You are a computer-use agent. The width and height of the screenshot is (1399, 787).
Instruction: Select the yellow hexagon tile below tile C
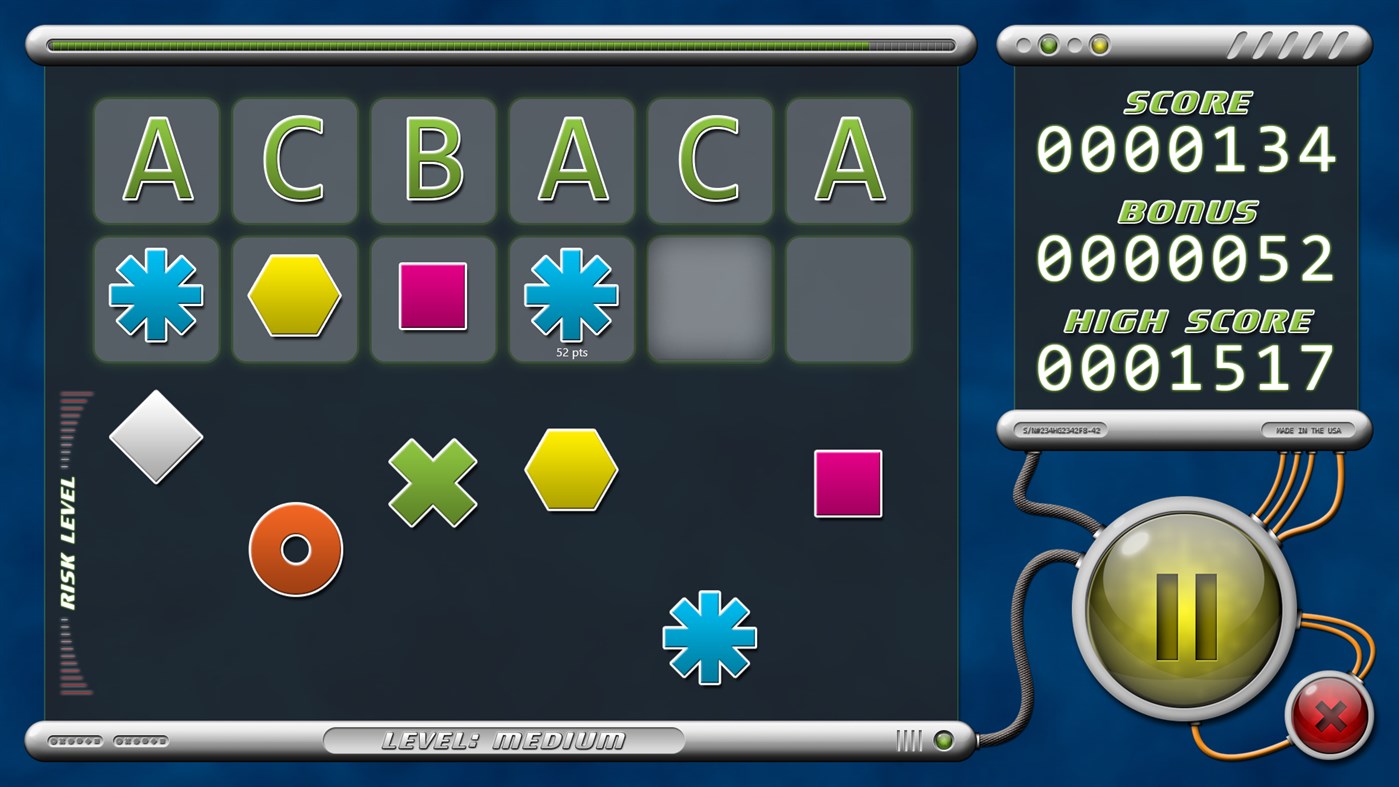(x=294, y=295)
